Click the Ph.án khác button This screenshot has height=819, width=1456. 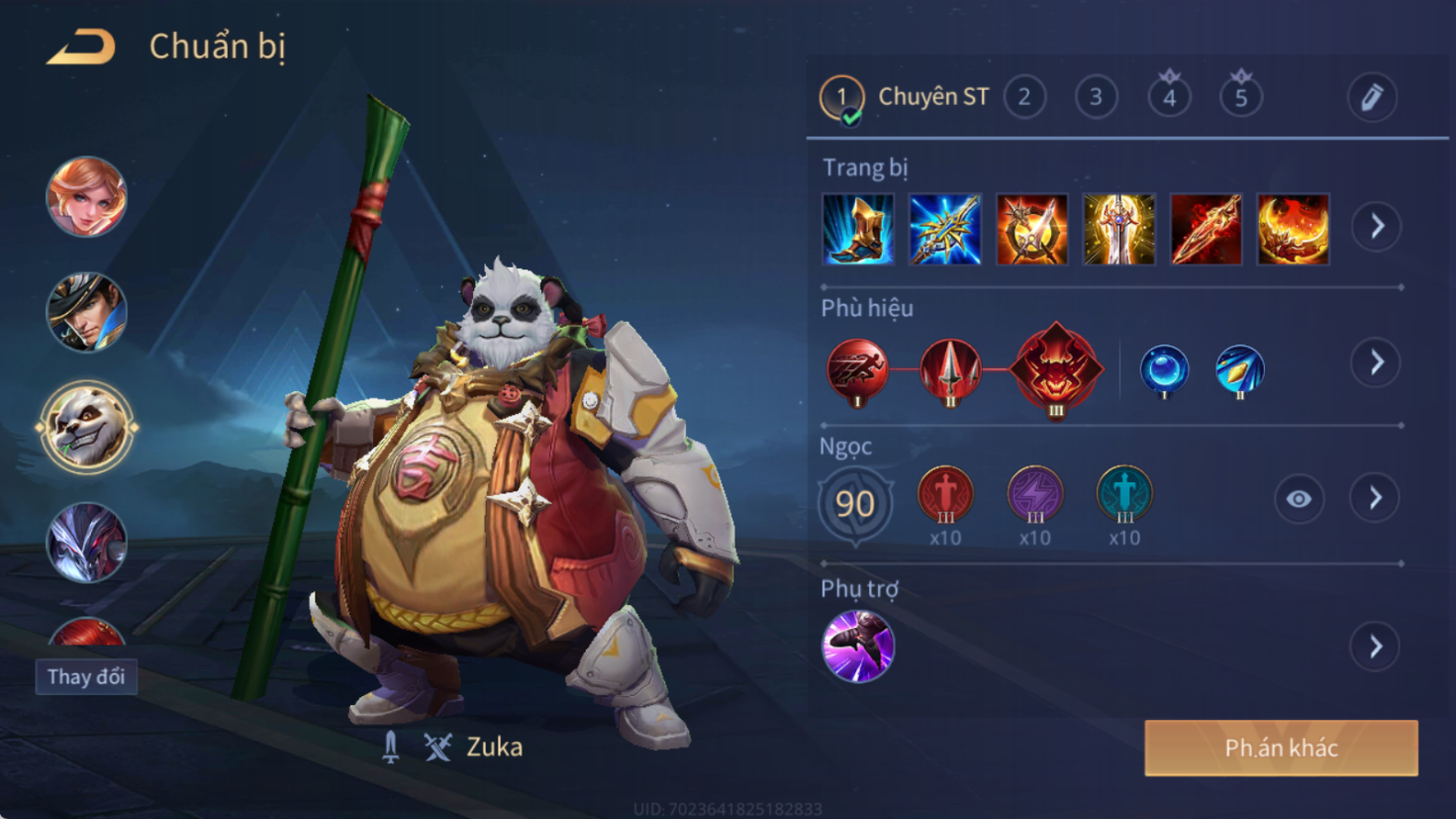[x=1281, y=748]
